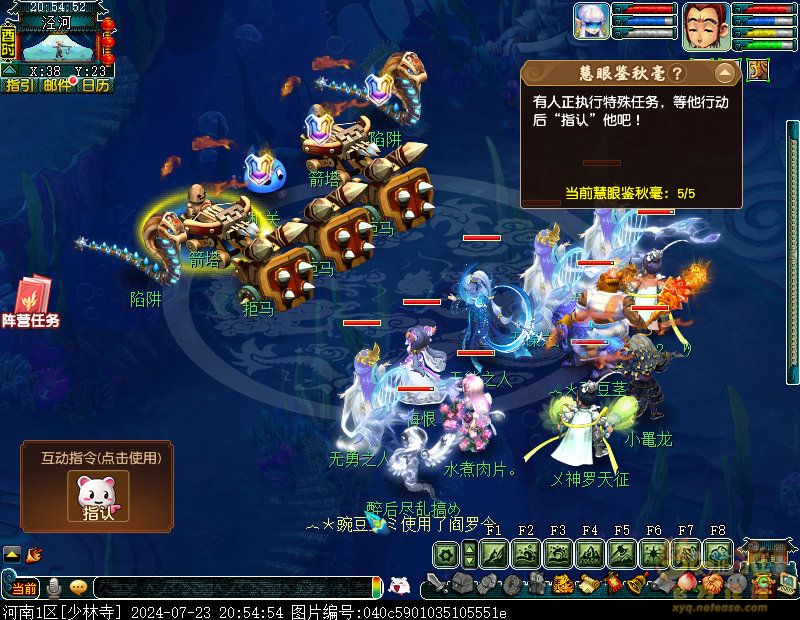Image resolution: width=800 pixels, height=620 pixels.
Task: Select the 当前 chat channel button
Action: coord(24,587)
